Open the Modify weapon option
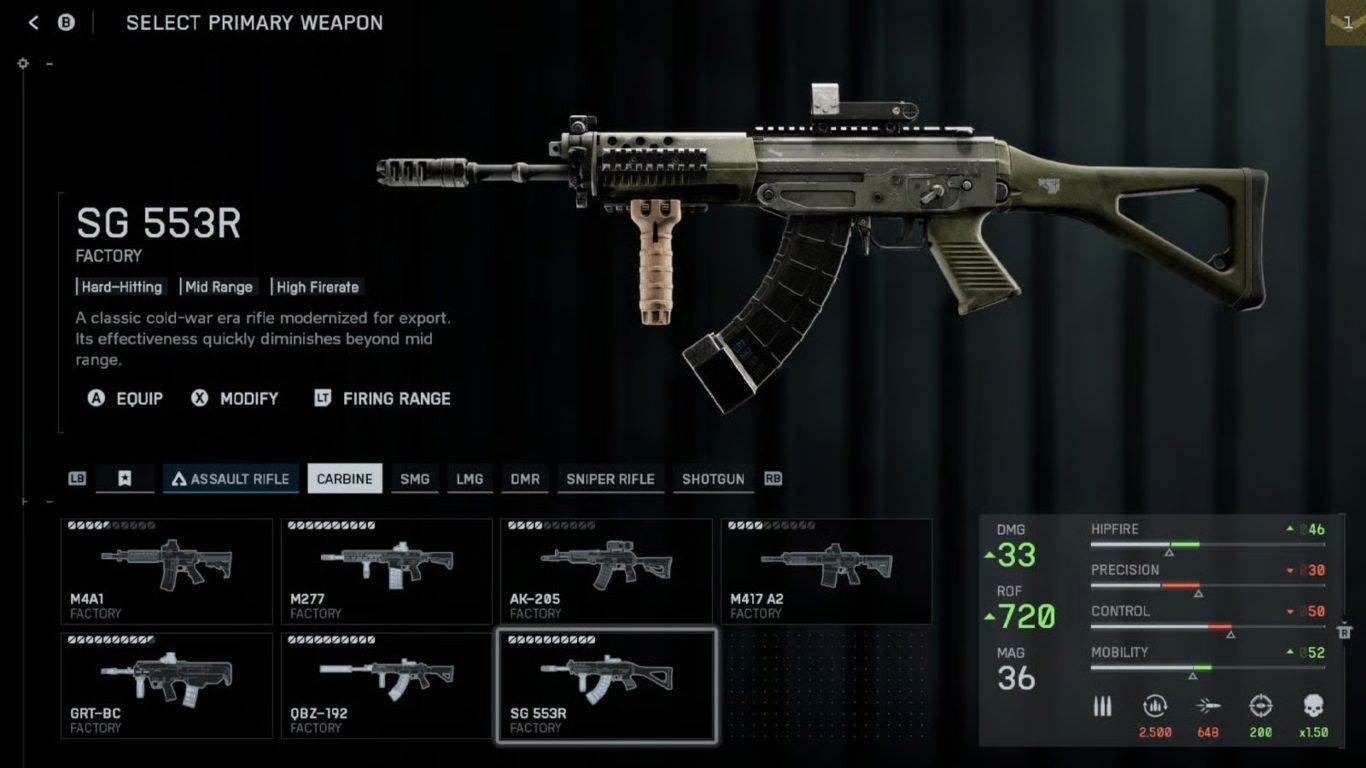Image resolution: width=1366 pixels, height=768 pixels. 236,398
